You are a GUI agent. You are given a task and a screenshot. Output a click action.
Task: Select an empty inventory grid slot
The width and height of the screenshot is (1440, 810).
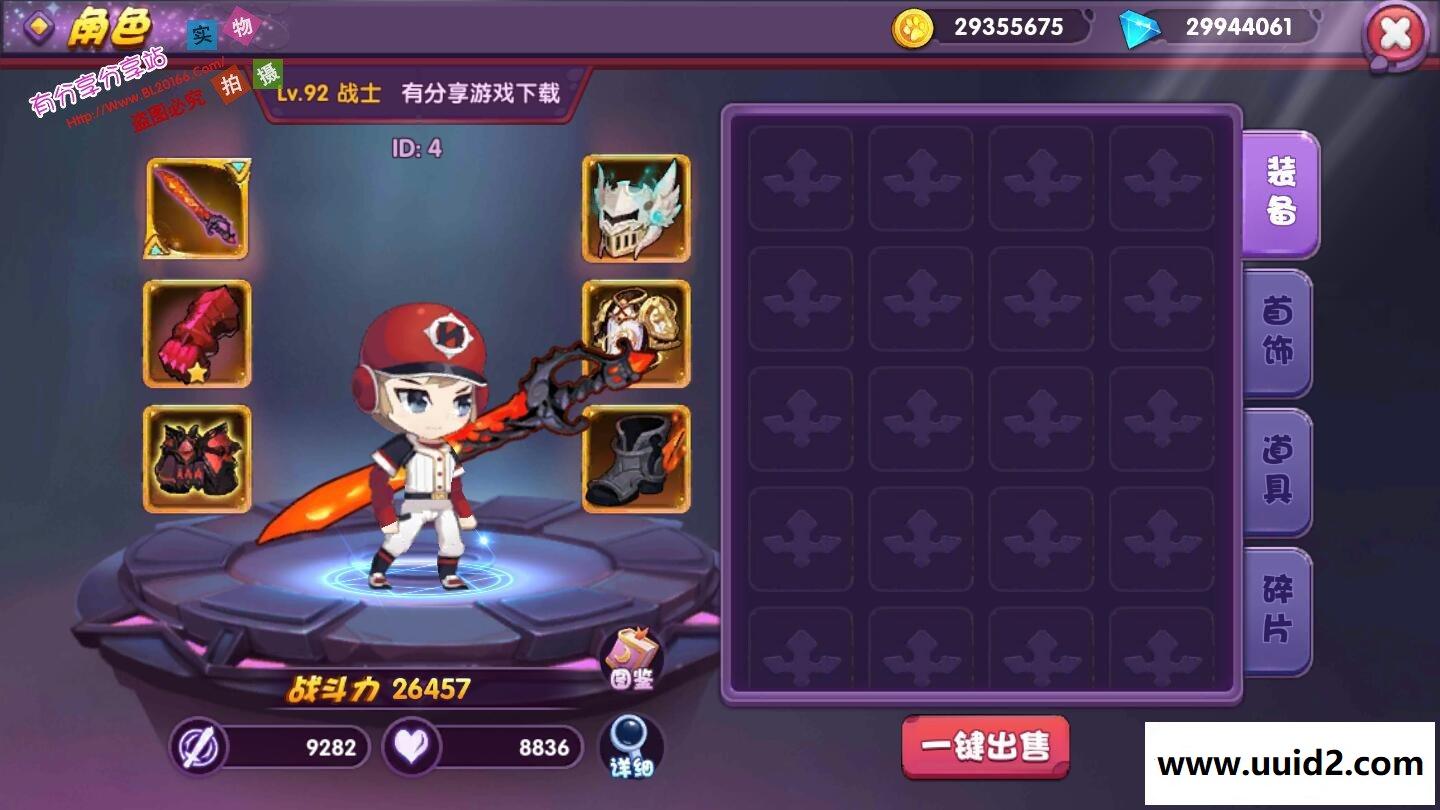click(800, 178)
